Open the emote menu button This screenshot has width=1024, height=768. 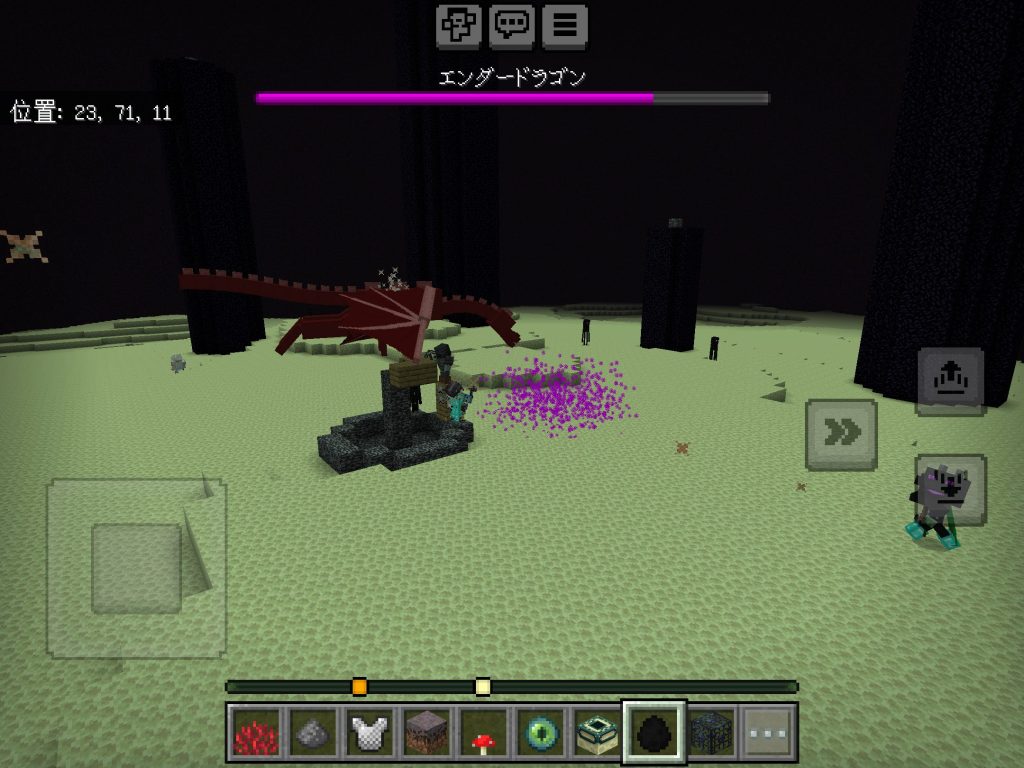(458, 26)
